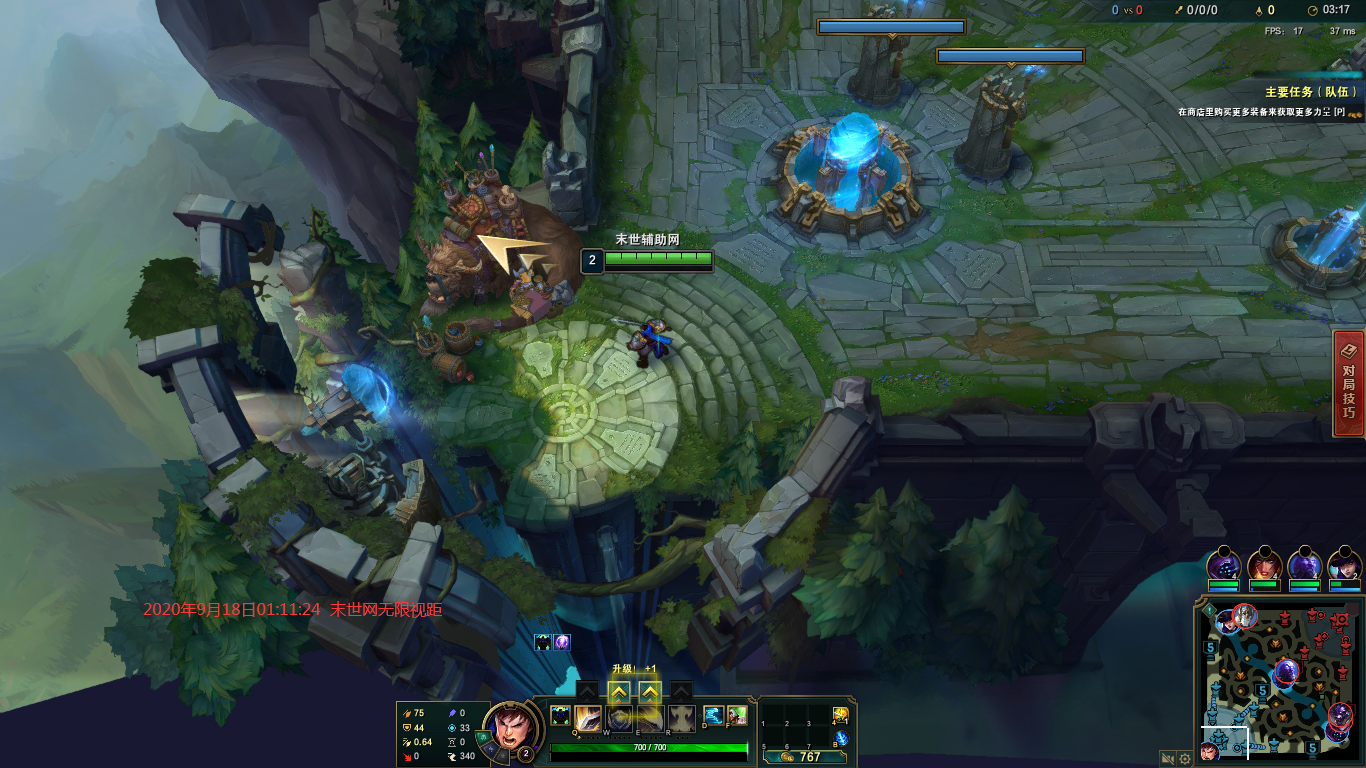1366x768 pixels.
Task: Select the R ultimate ability icon
Action: click(x=682, y=718)
